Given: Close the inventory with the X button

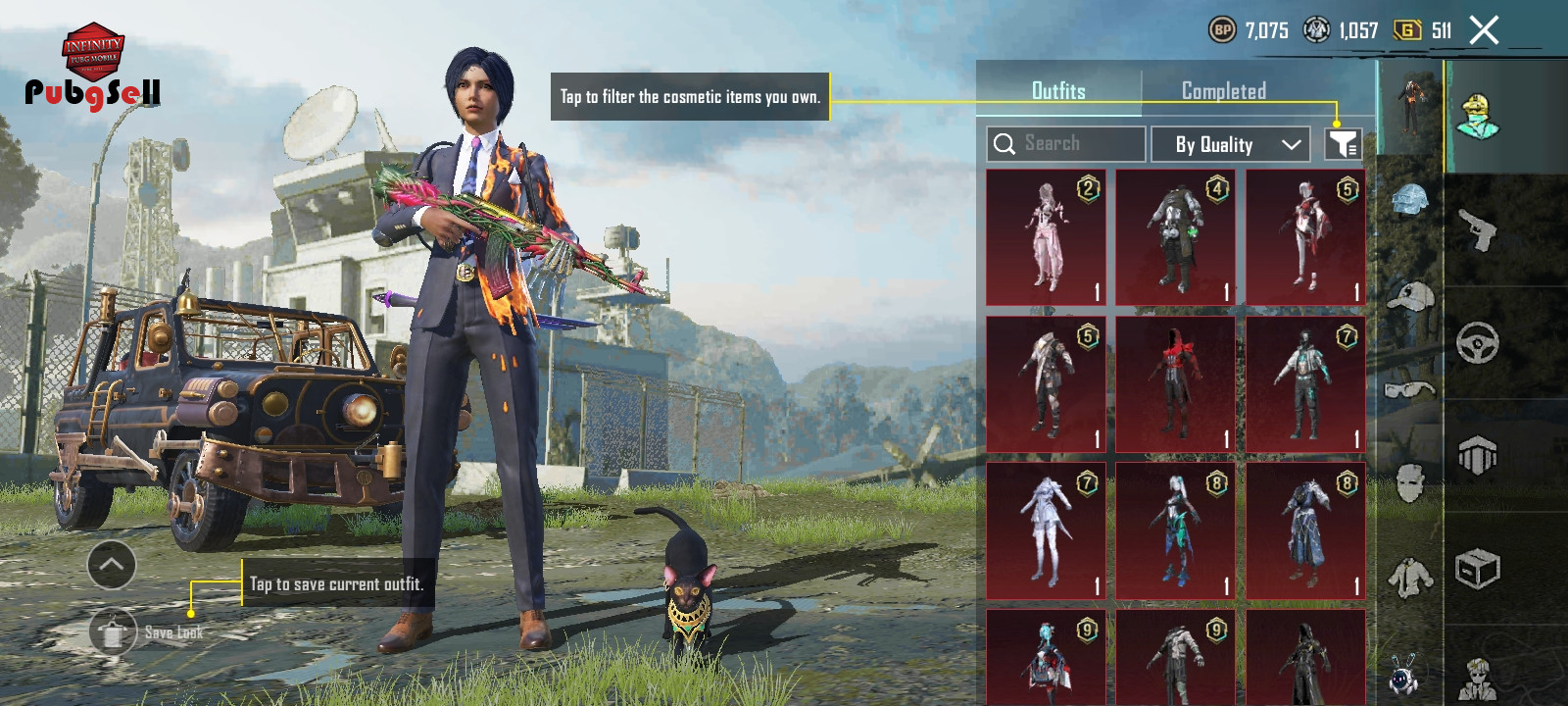Looking at the screenshot, I should (1484, 30).
